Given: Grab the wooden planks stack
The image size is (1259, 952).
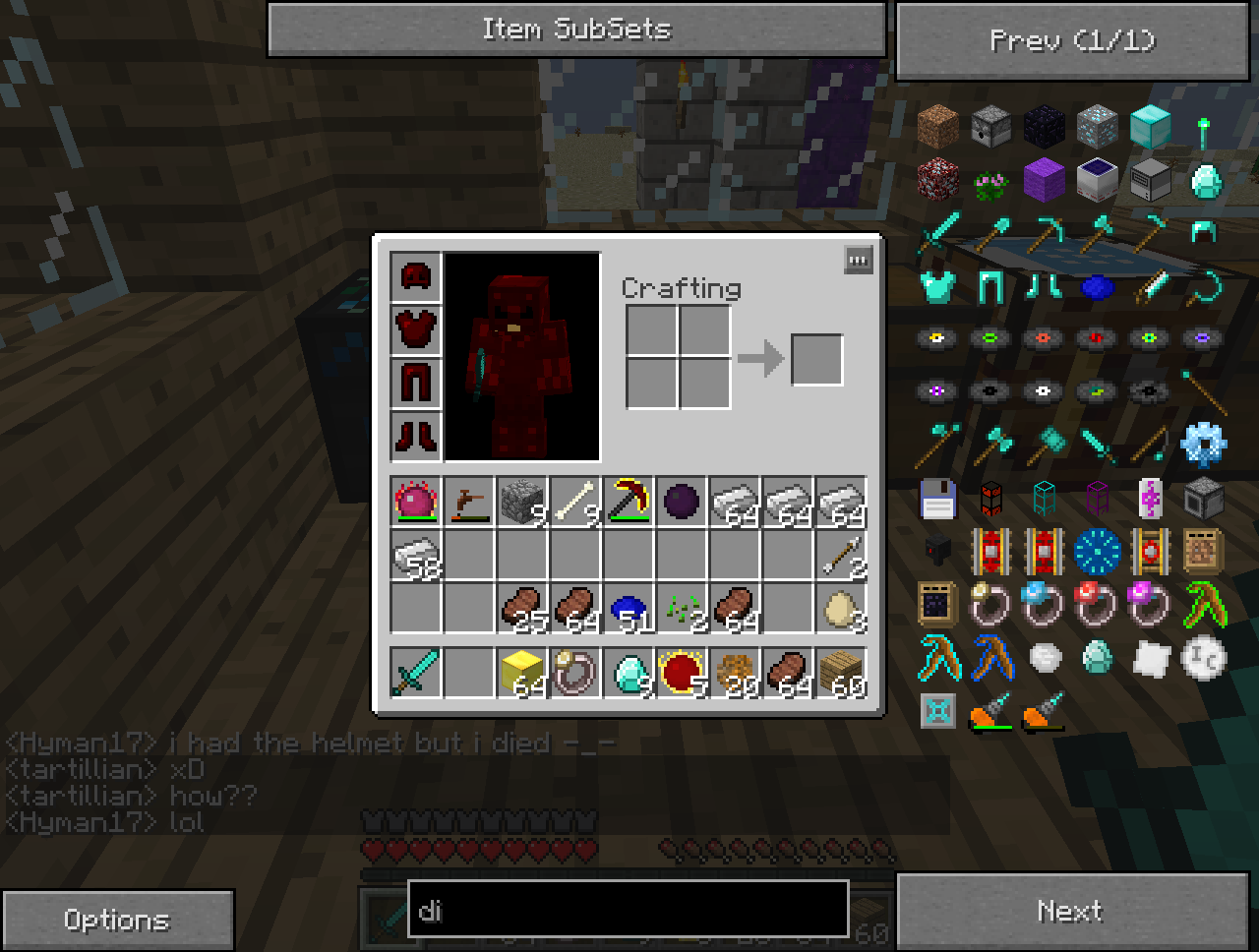Looking at the screenshot, I should pos(841,673).
